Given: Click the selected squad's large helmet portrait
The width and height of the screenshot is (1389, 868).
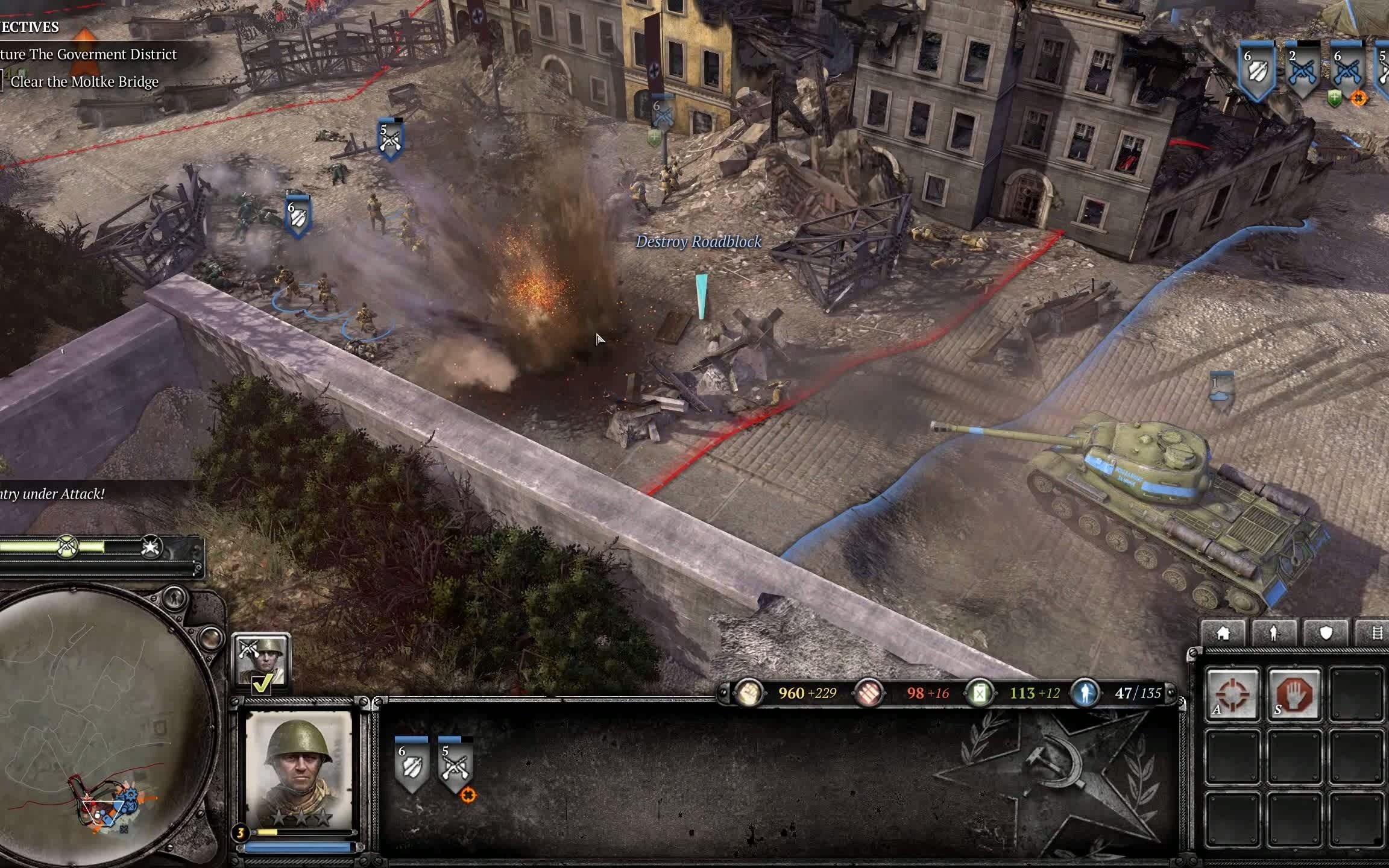Looking at the screenshot, I should (x=299, y=769).
